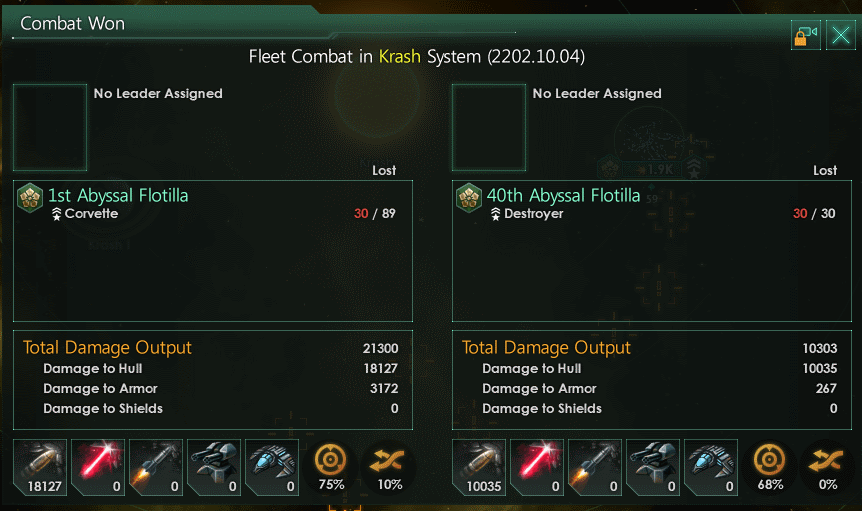862x511 pixels.
Task: Click the Destroyer ship class entry
Action: tap(533, 214)
